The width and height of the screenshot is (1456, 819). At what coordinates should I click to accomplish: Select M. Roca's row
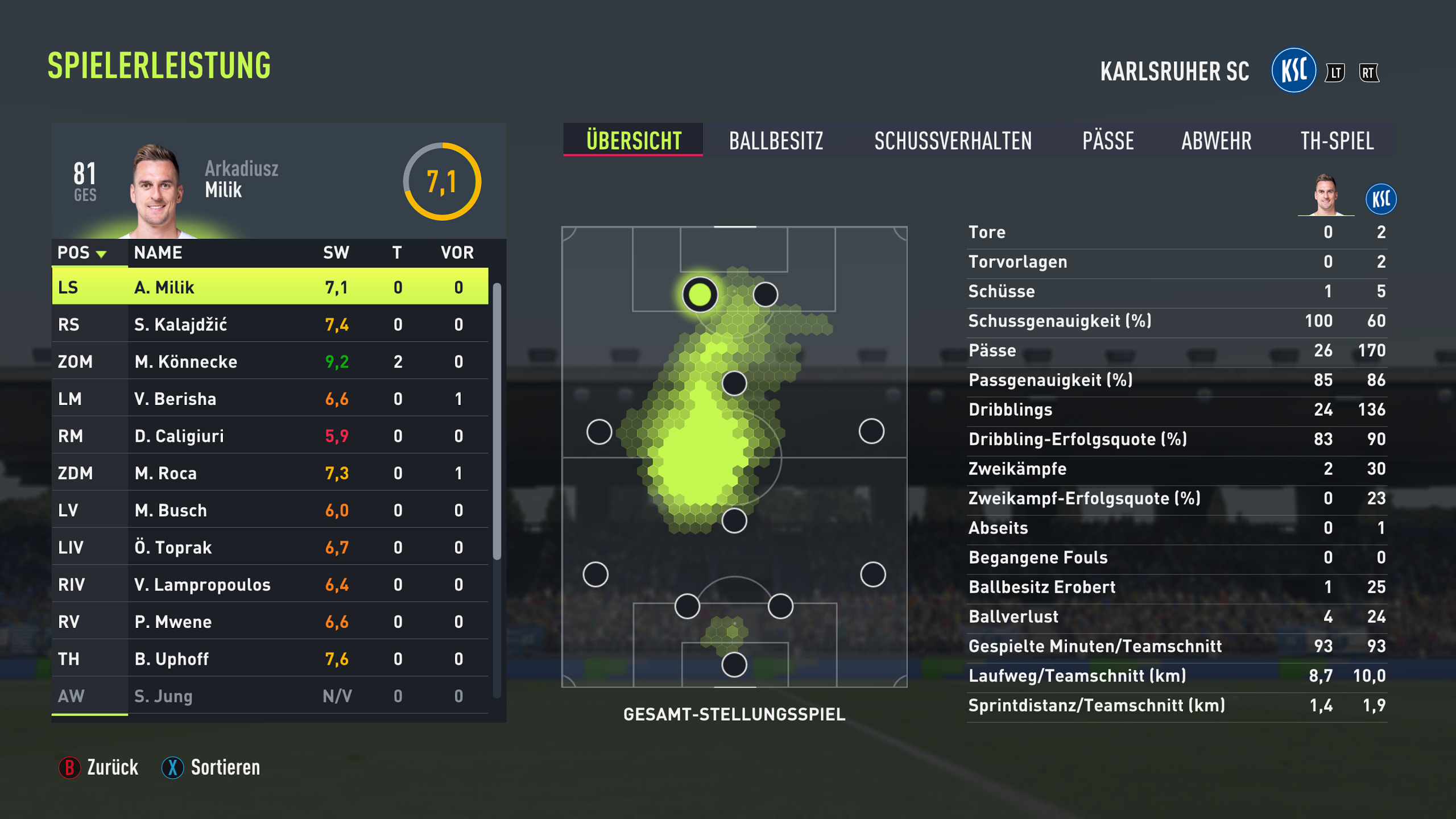(x=270, y=473)
